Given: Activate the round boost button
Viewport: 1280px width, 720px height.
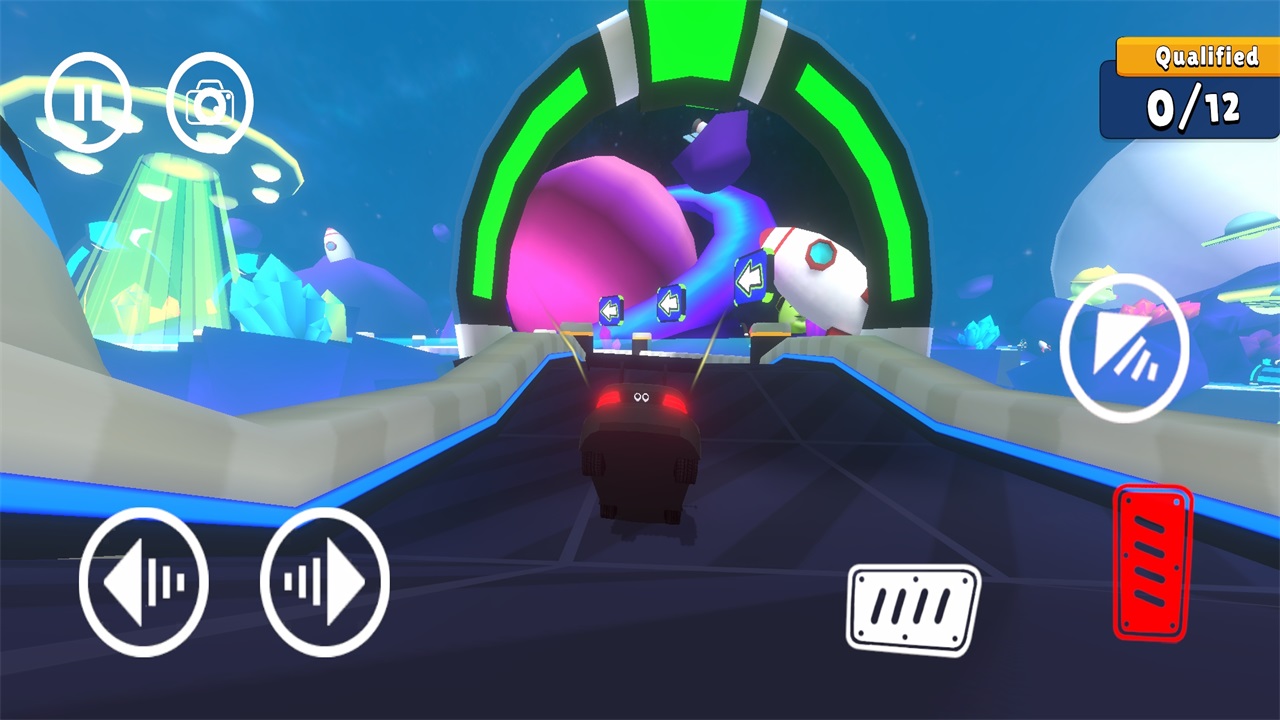Looking at the screenshot, I should point(1124,347).
